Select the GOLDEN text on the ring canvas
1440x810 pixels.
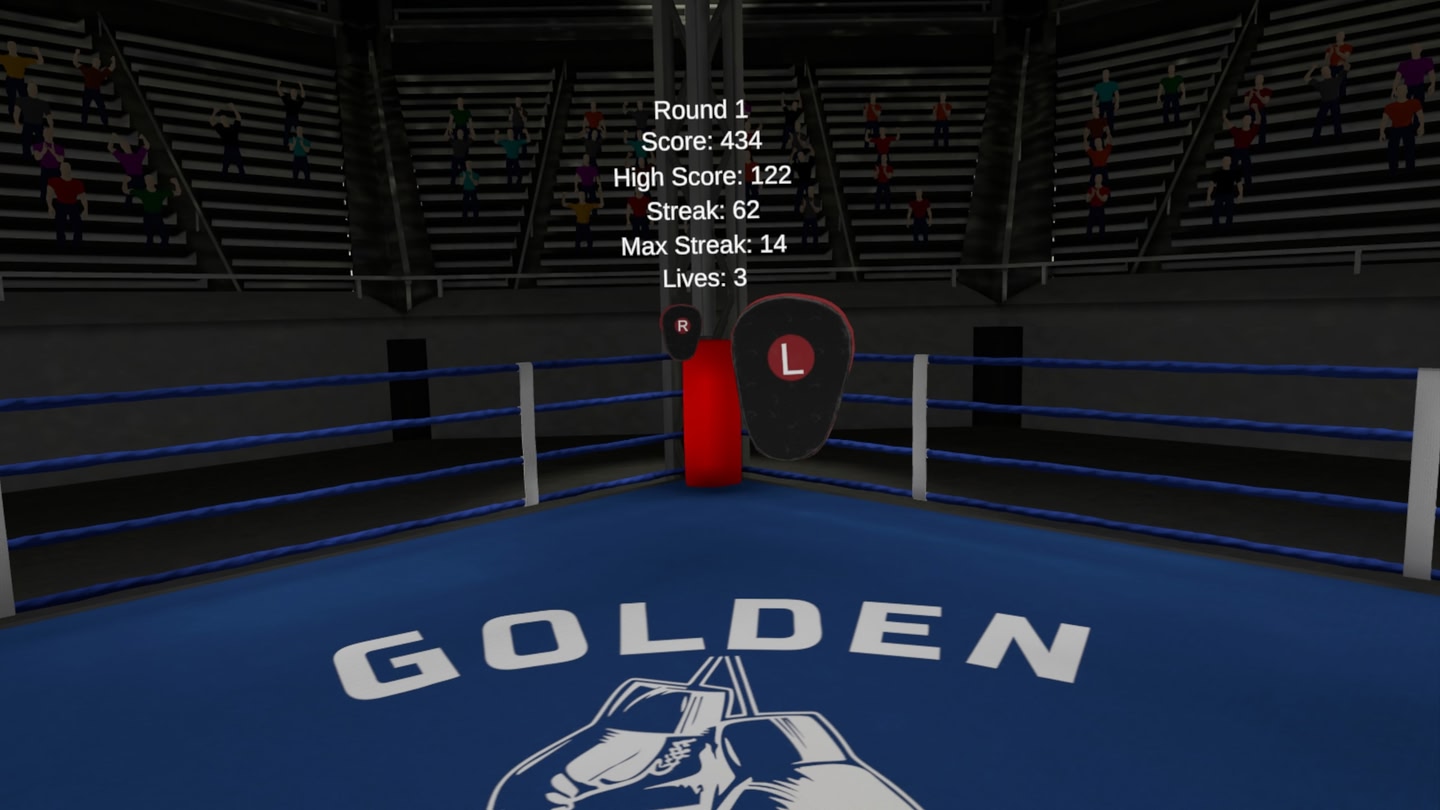click(x=715, y=630)
